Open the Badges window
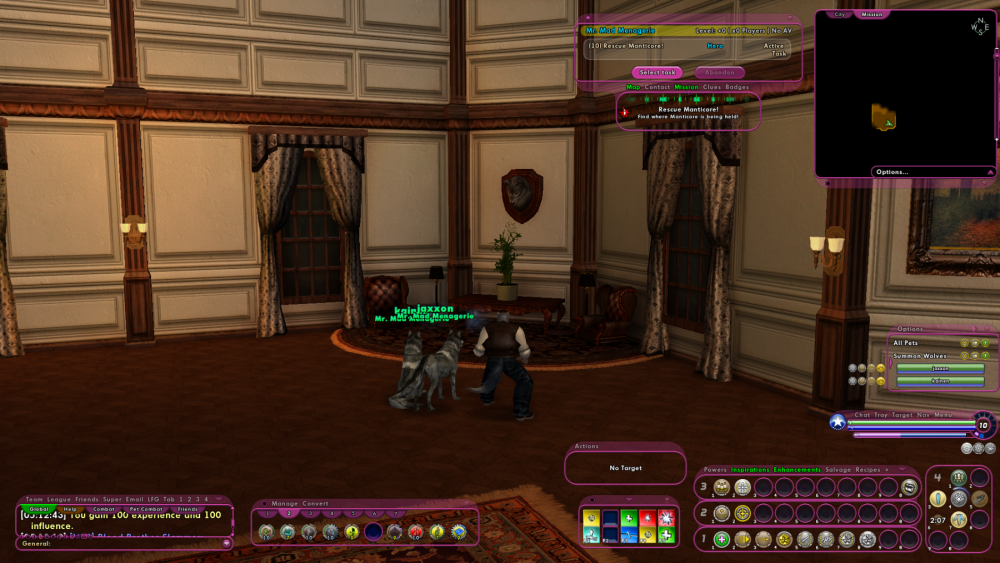 coord(737,87)
